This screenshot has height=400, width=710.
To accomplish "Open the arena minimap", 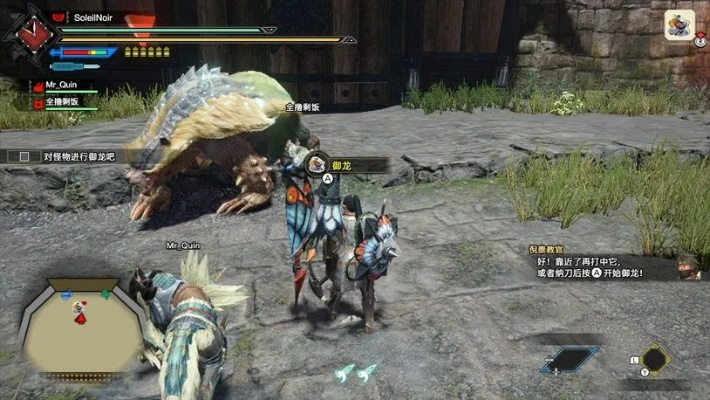I will pos(82,332).
